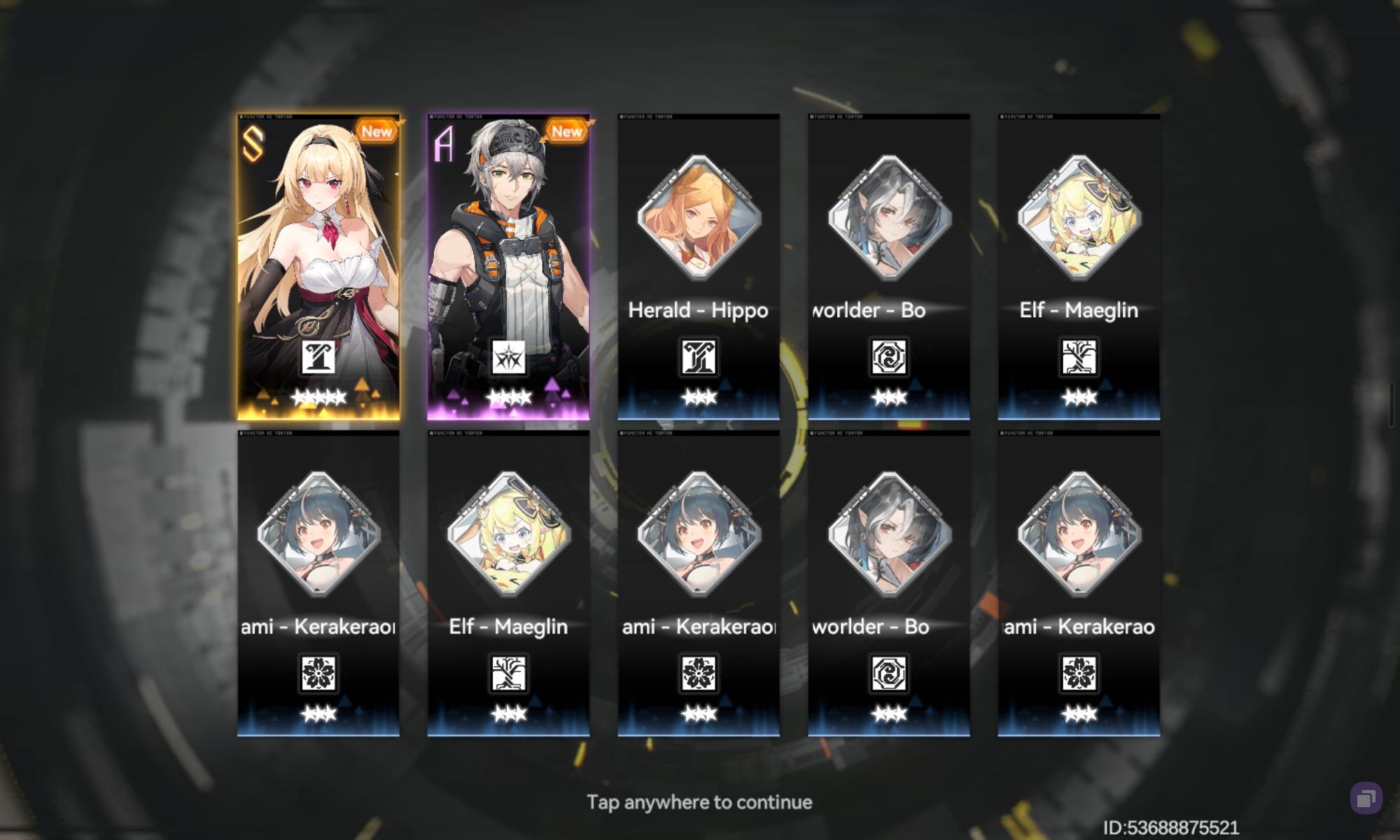Click the star-burst element icon on the A-rank card
Screen dimensions: 1400x840
[x=509, y=356]
